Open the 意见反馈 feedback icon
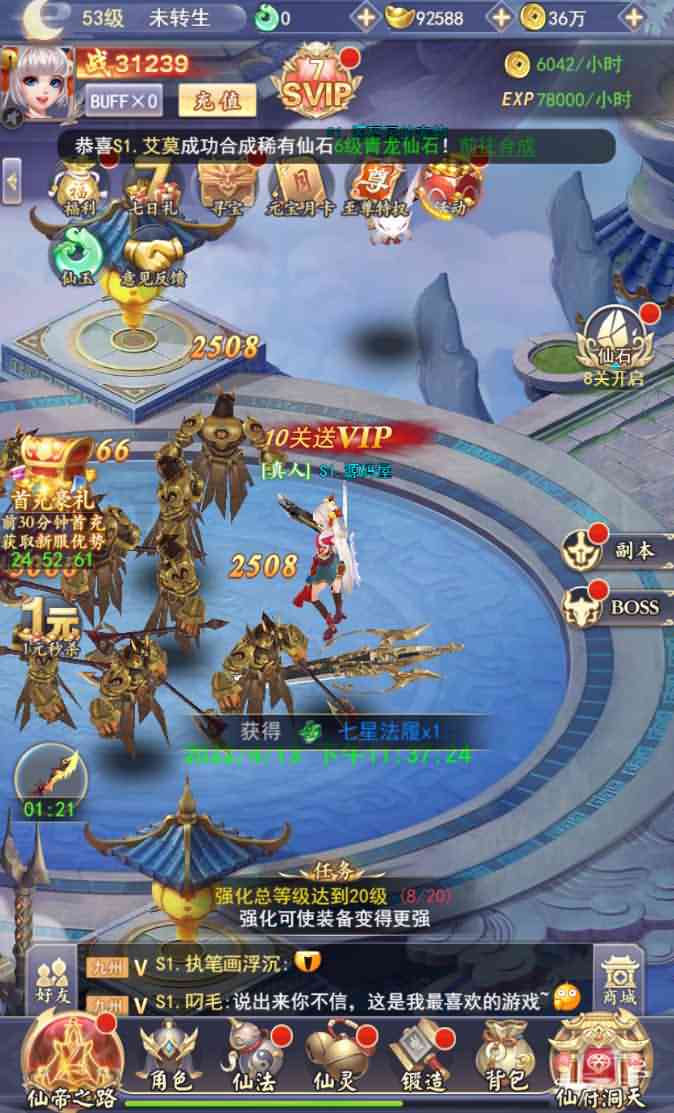The height and width of the screenshot is (1113, 674). click(155, 259)
